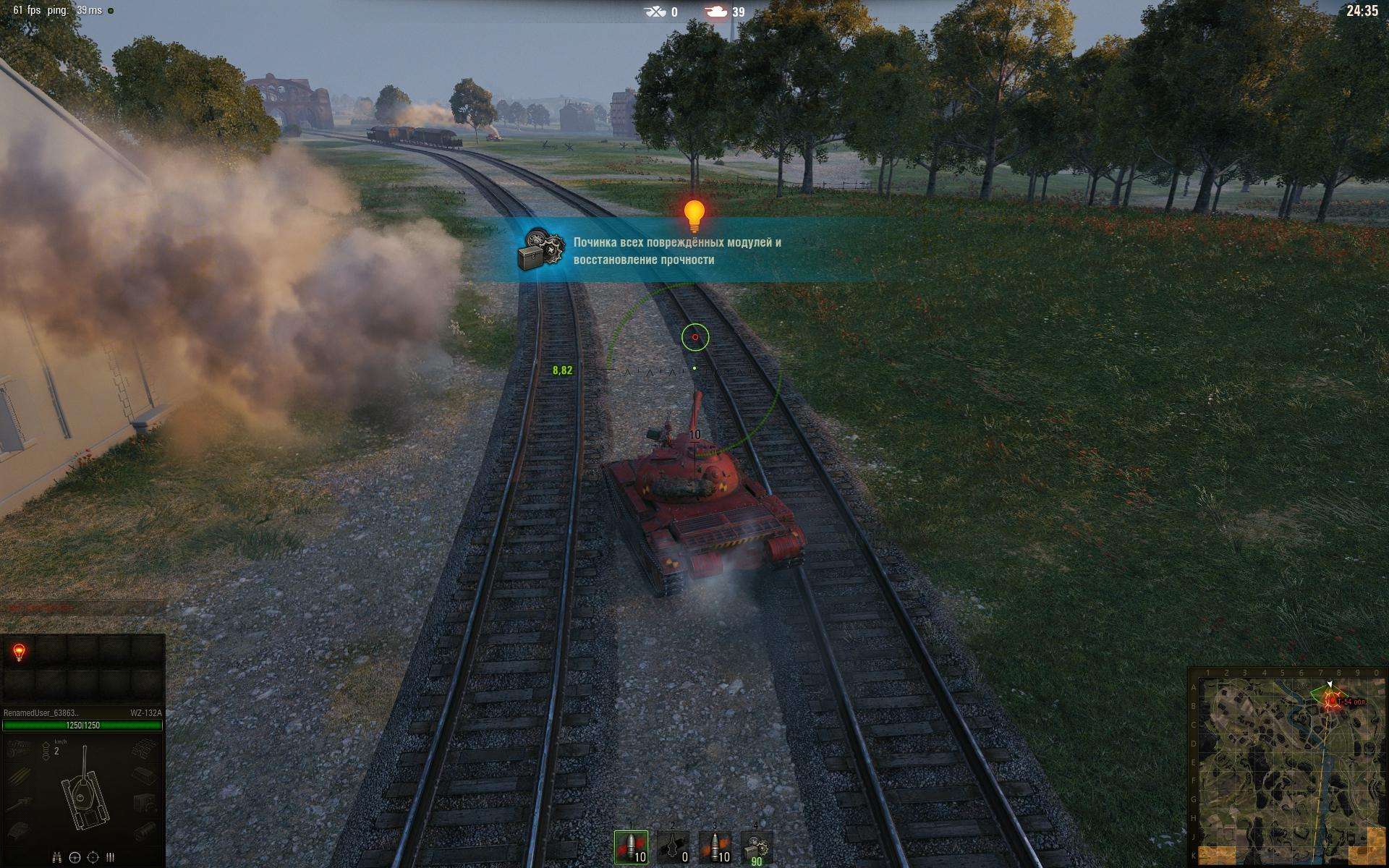Click the glowing light bulb hint icon
Screen dimensions: 1389x868
[x=694, y=215]
